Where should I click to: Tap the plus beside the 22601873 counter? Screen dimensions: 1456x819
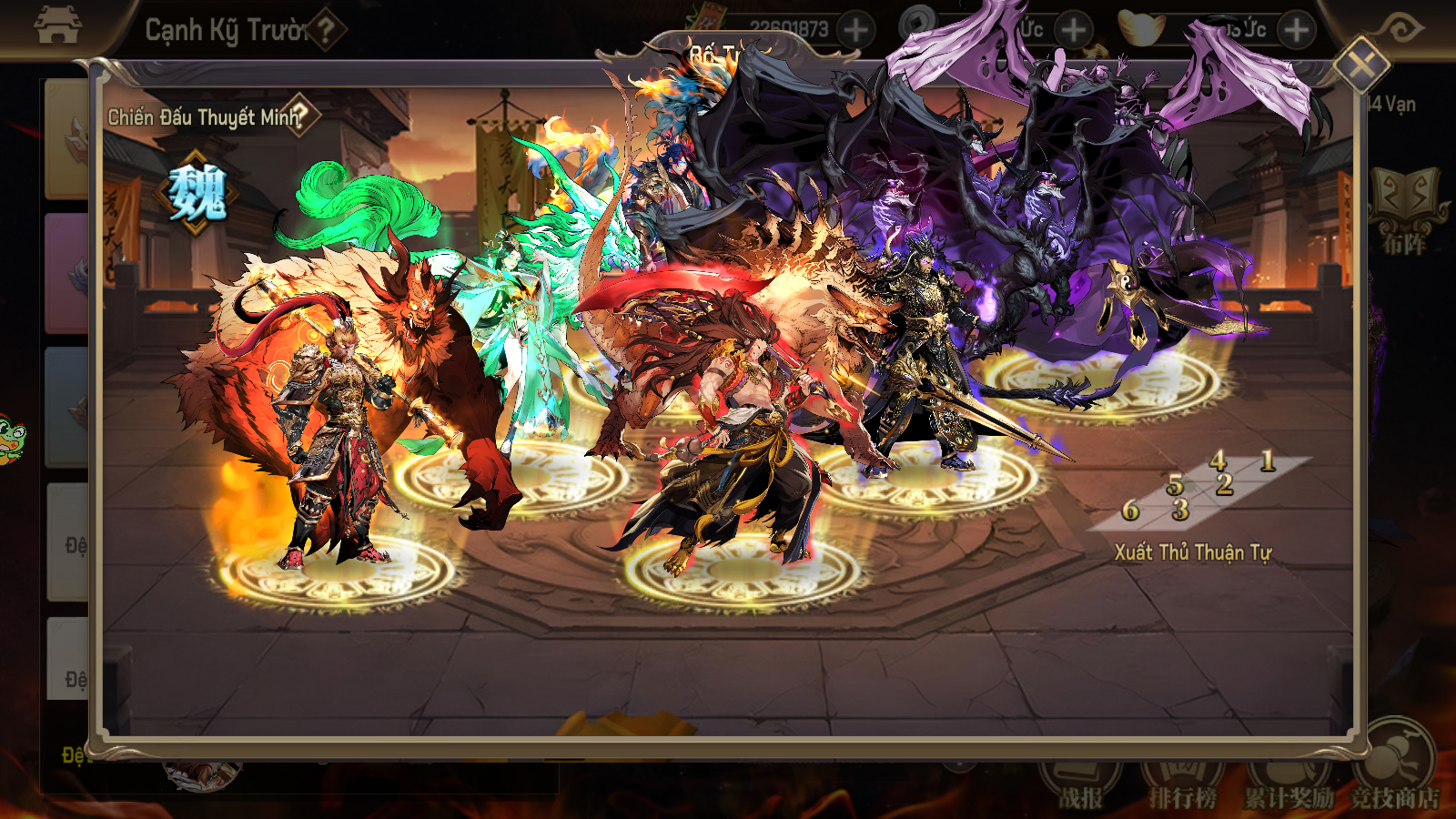coord(854,30)
